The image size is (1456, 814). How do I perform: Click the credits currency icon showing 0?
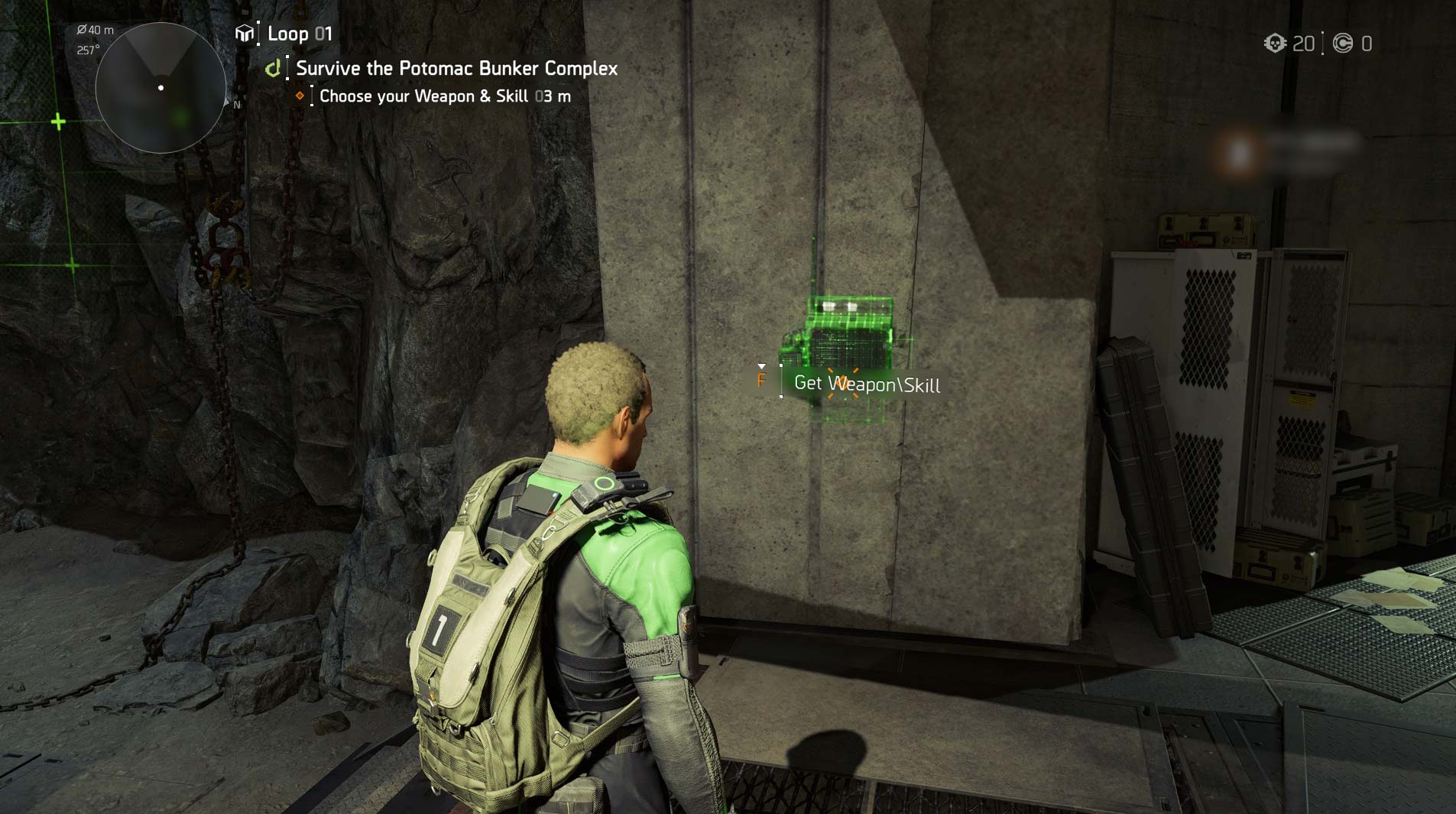point(1344,44)
